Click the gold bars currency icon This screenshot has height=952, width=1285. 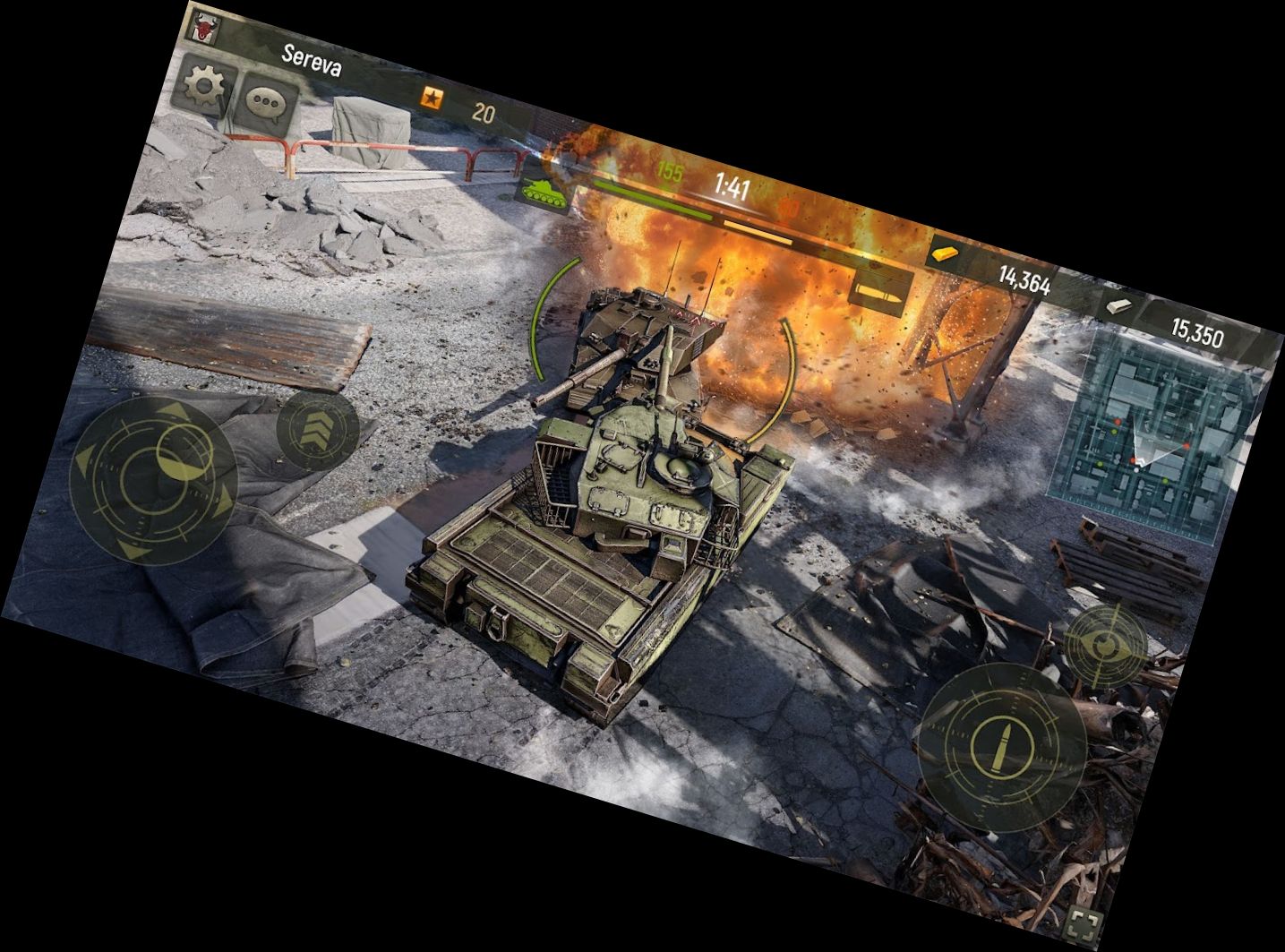click(943, 253)
